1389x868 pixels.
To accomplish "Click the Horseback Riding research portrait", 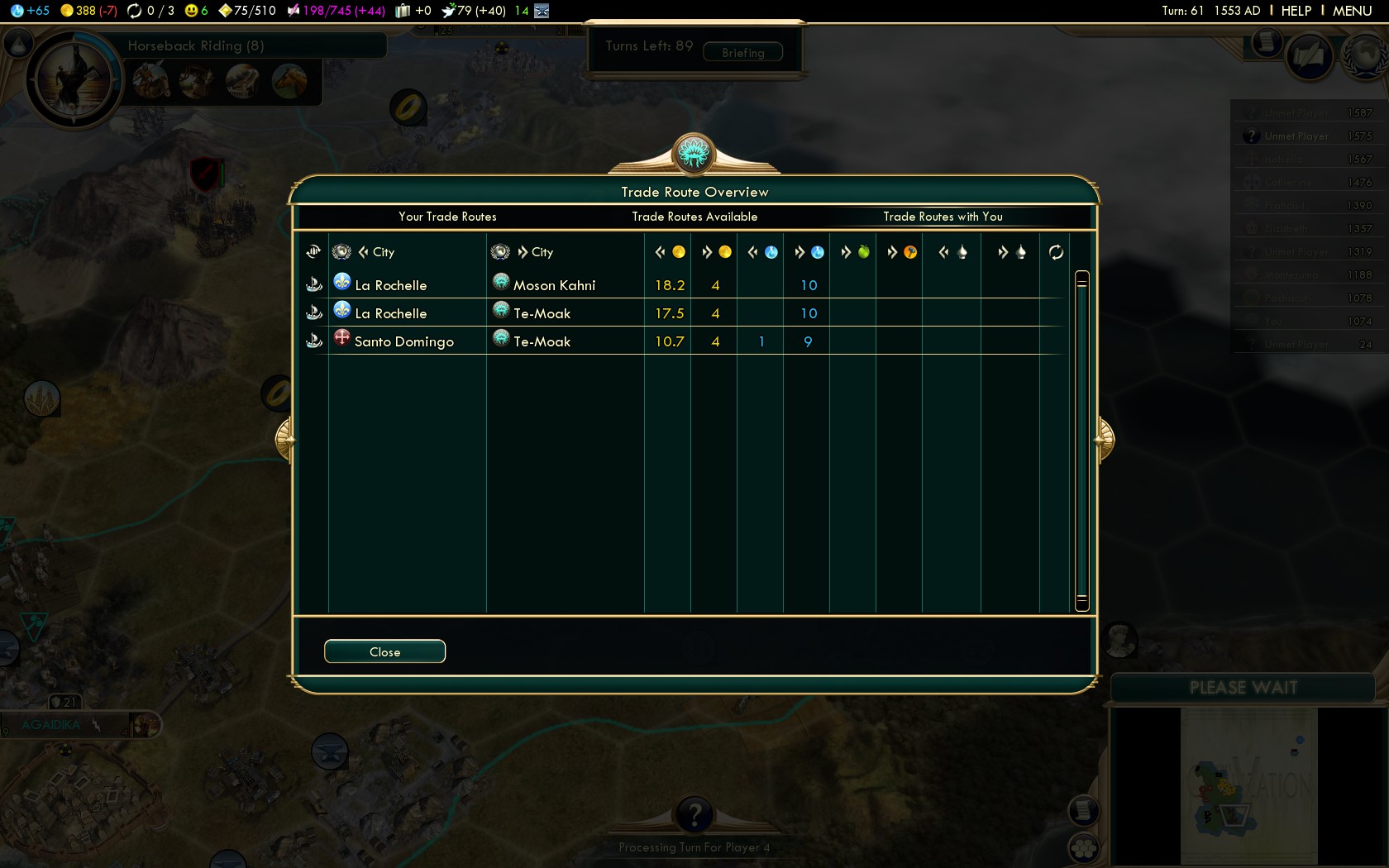I will [74, 79].
